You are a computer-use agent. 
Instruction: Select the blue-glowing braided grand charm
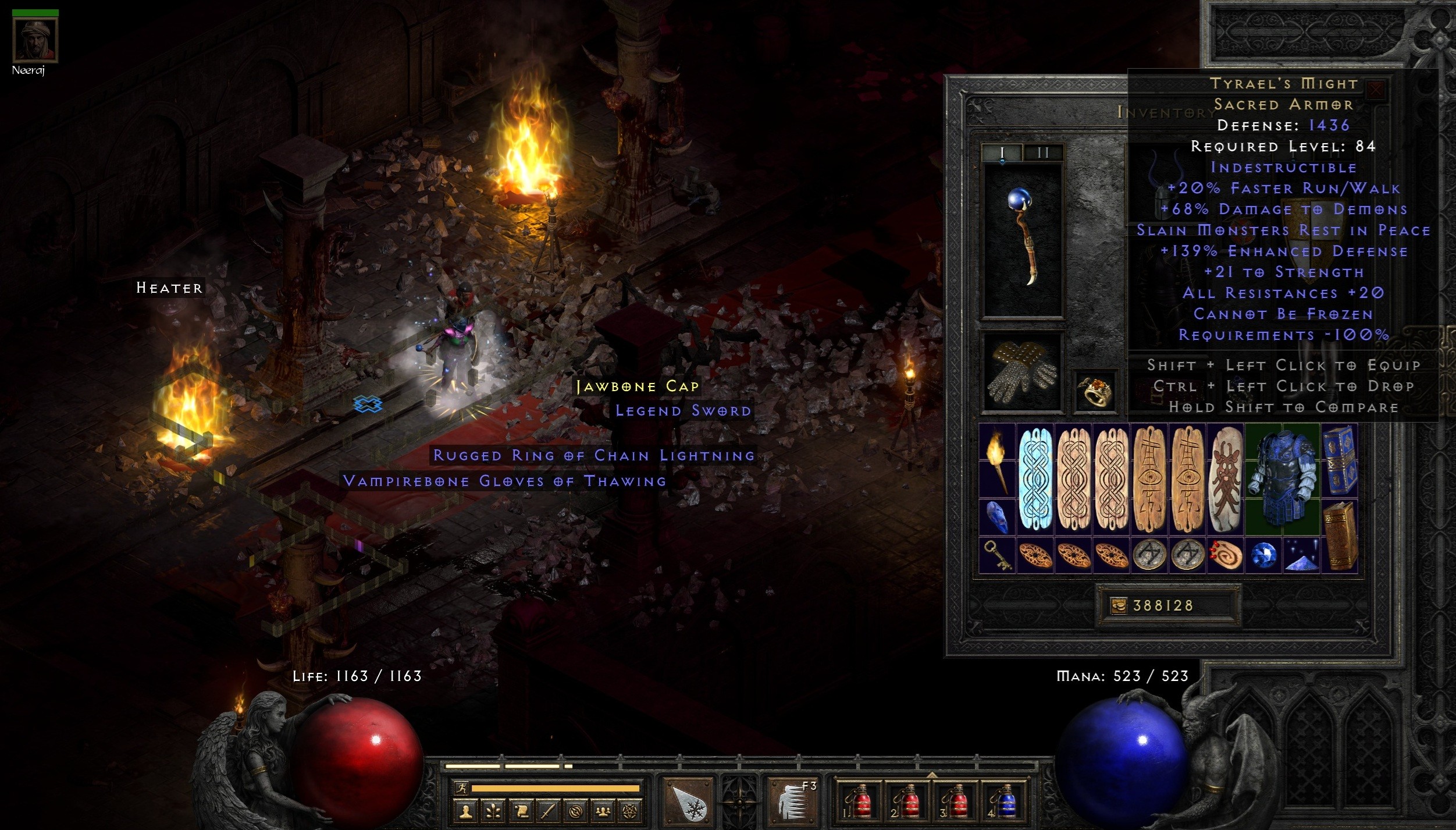click(x=1035, y=478)
